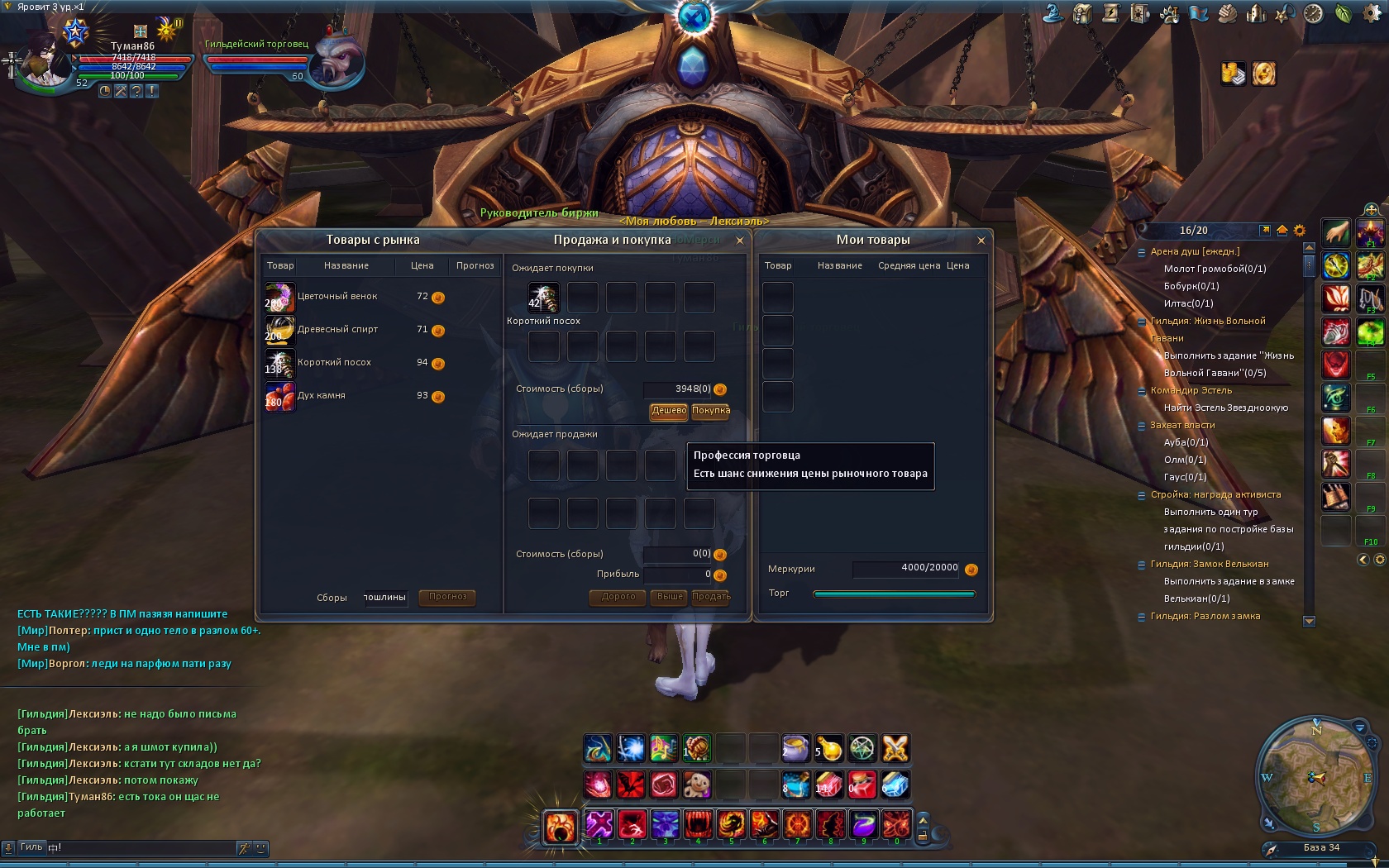Close the Мои товары panel
Screen dimensions: 1389x868
(981, 241)
